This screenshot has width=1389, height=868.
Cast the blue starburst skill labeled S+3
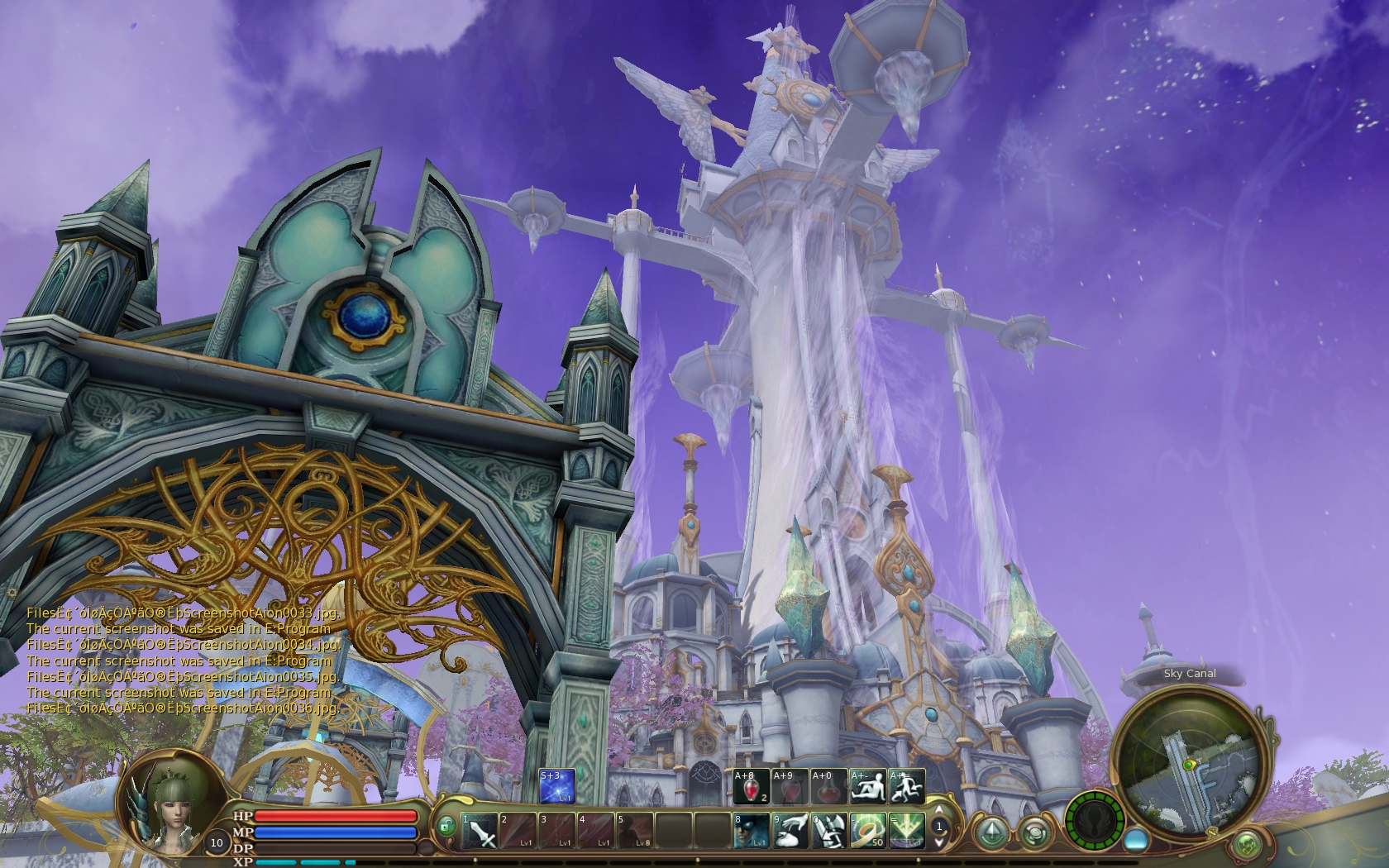coord(556,786)
